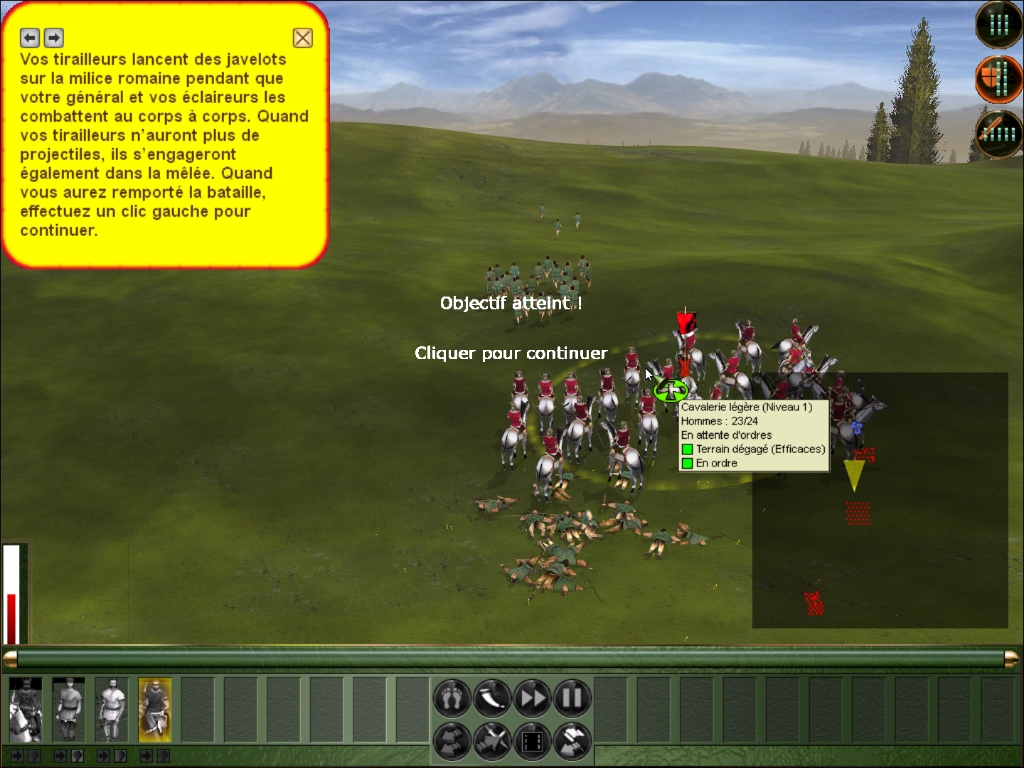Click the selected light cavalry unit marker
The height and width of the screenshot is (768, 1024).
pyautogui.click(x=670, y=390)
